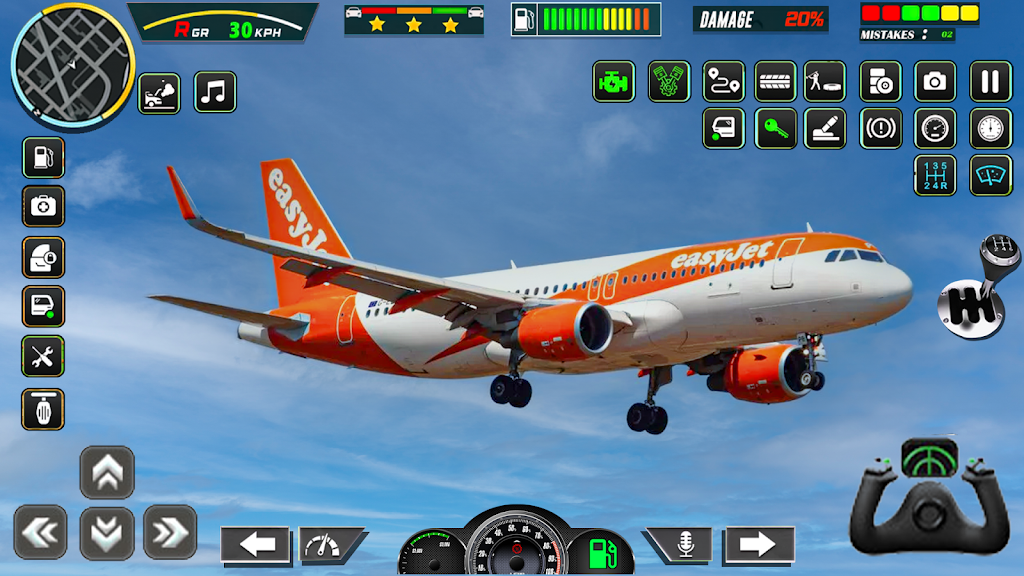This screenshot has width=1024, height=576.
Task: Activate the windshield wiper button
Action: pyautogui.click(x=990, y=175)
